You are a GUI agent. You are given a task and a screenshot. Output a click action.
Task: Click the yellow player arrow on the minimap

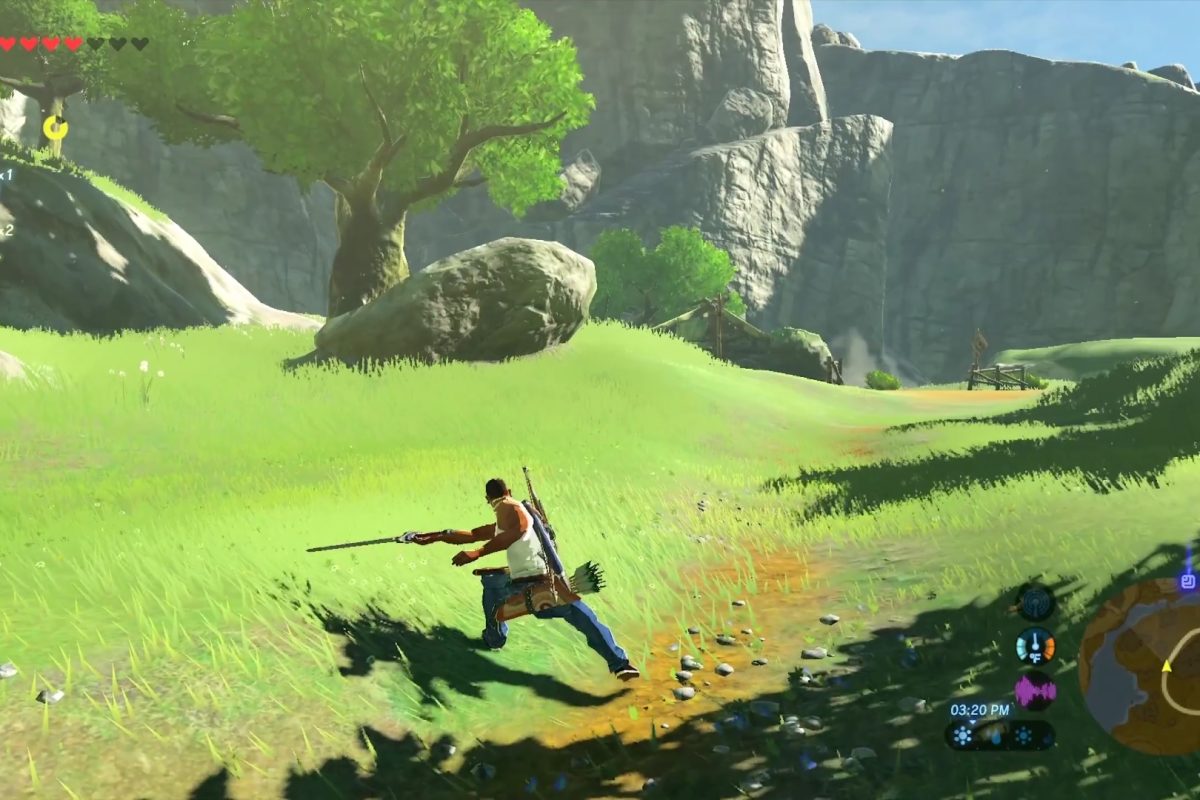tap(1166, 665)
